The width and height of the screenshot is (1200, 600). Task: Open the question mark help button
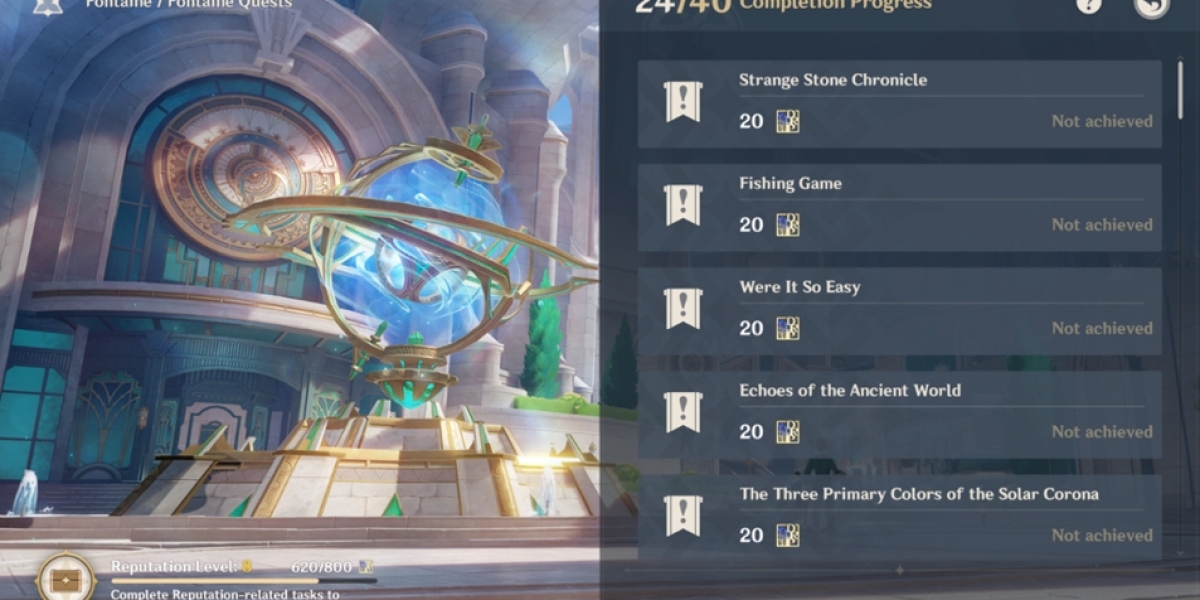coord(1089,6)
